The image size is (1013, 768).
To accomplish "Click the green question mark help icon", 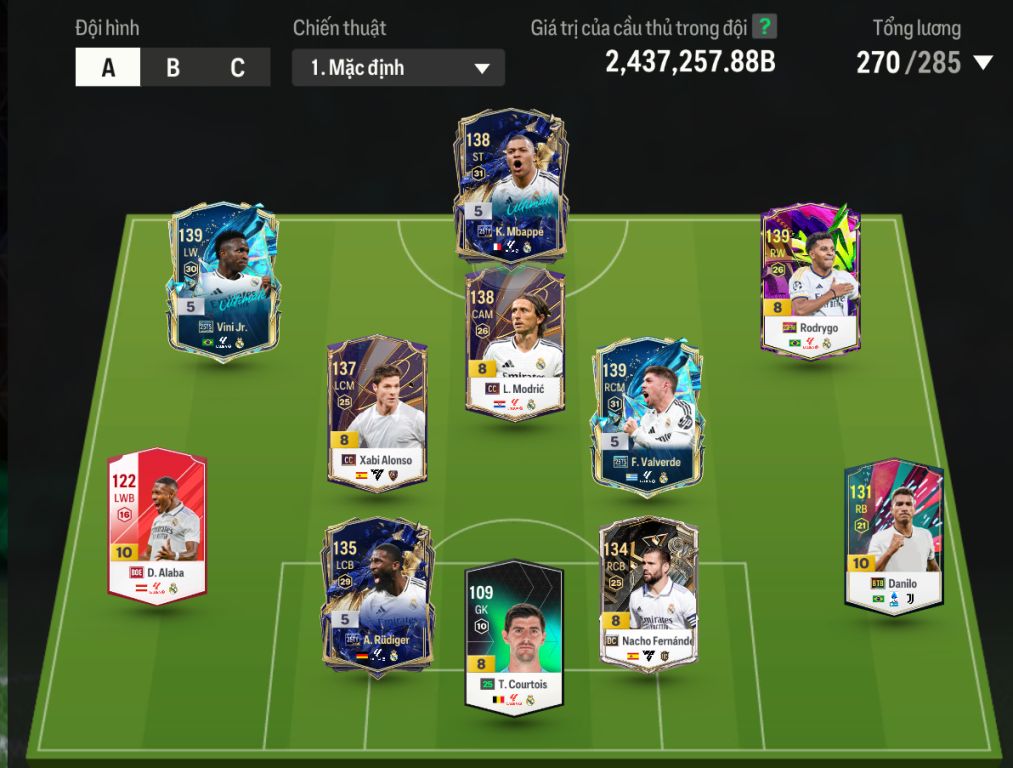I will (764, 27).
